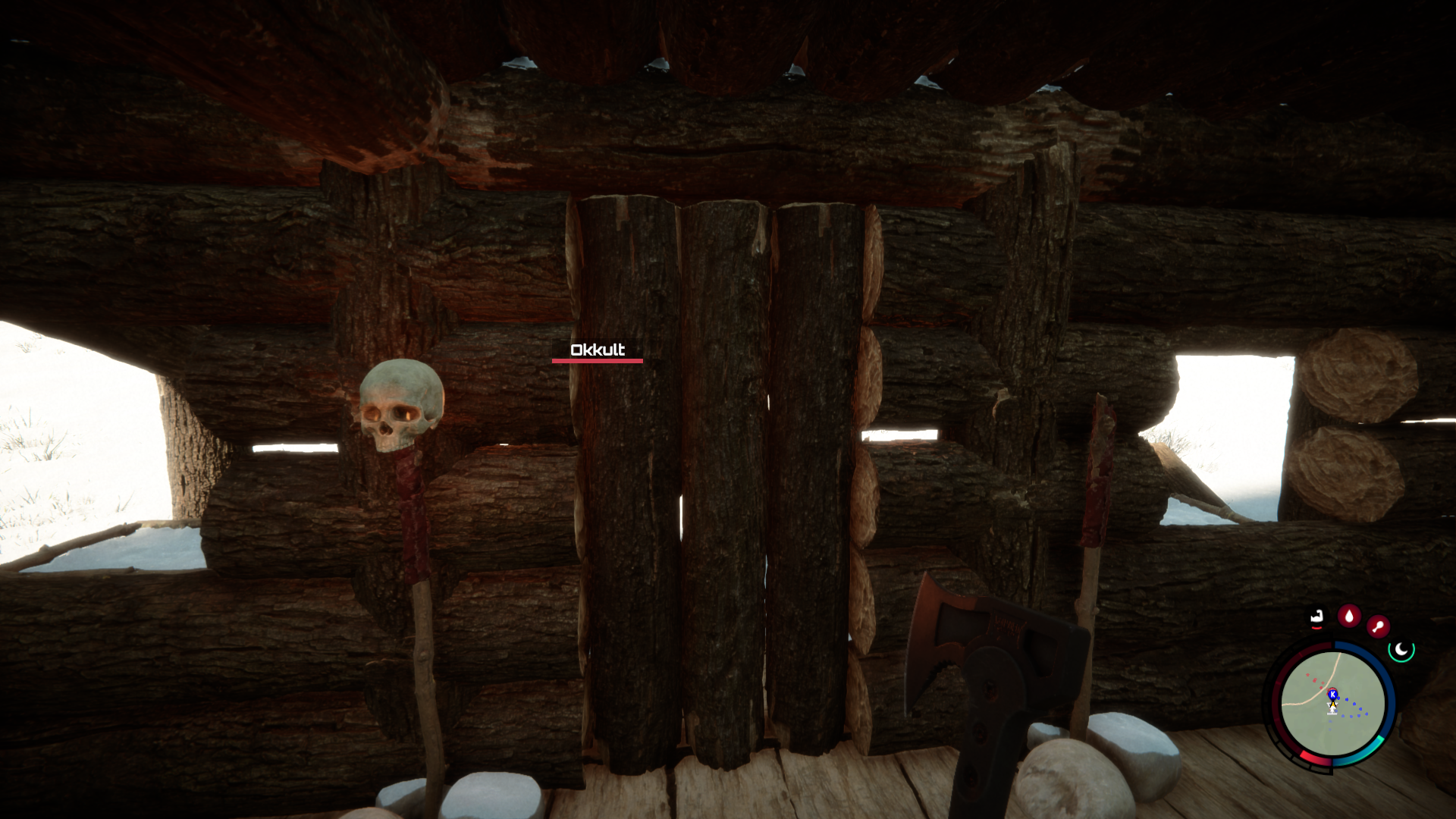Select the crescent moon rest icon

pyautogui.click(x=1401, y=650)
